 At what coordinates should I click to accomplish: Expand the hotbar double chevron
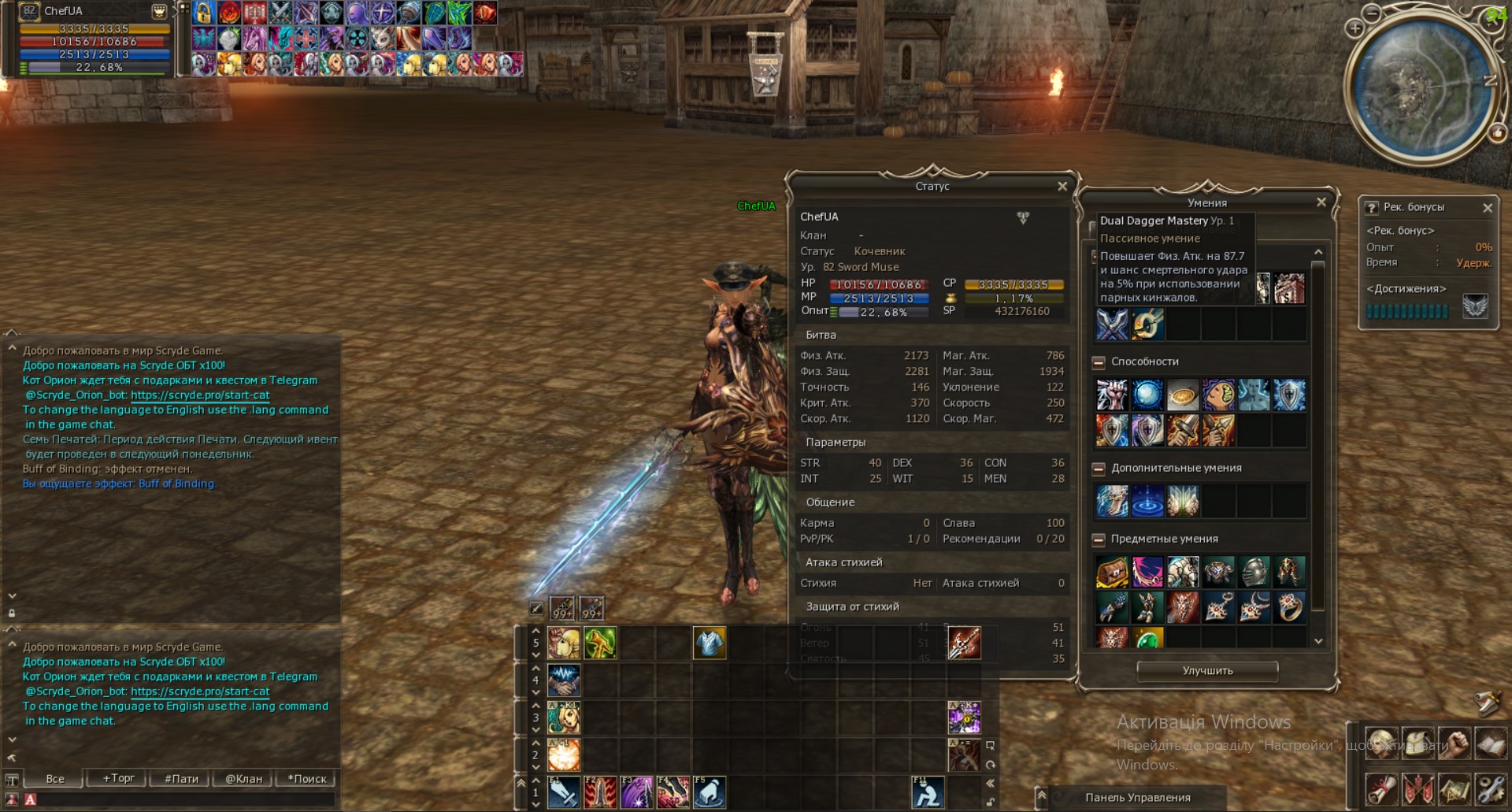point(521,784)
